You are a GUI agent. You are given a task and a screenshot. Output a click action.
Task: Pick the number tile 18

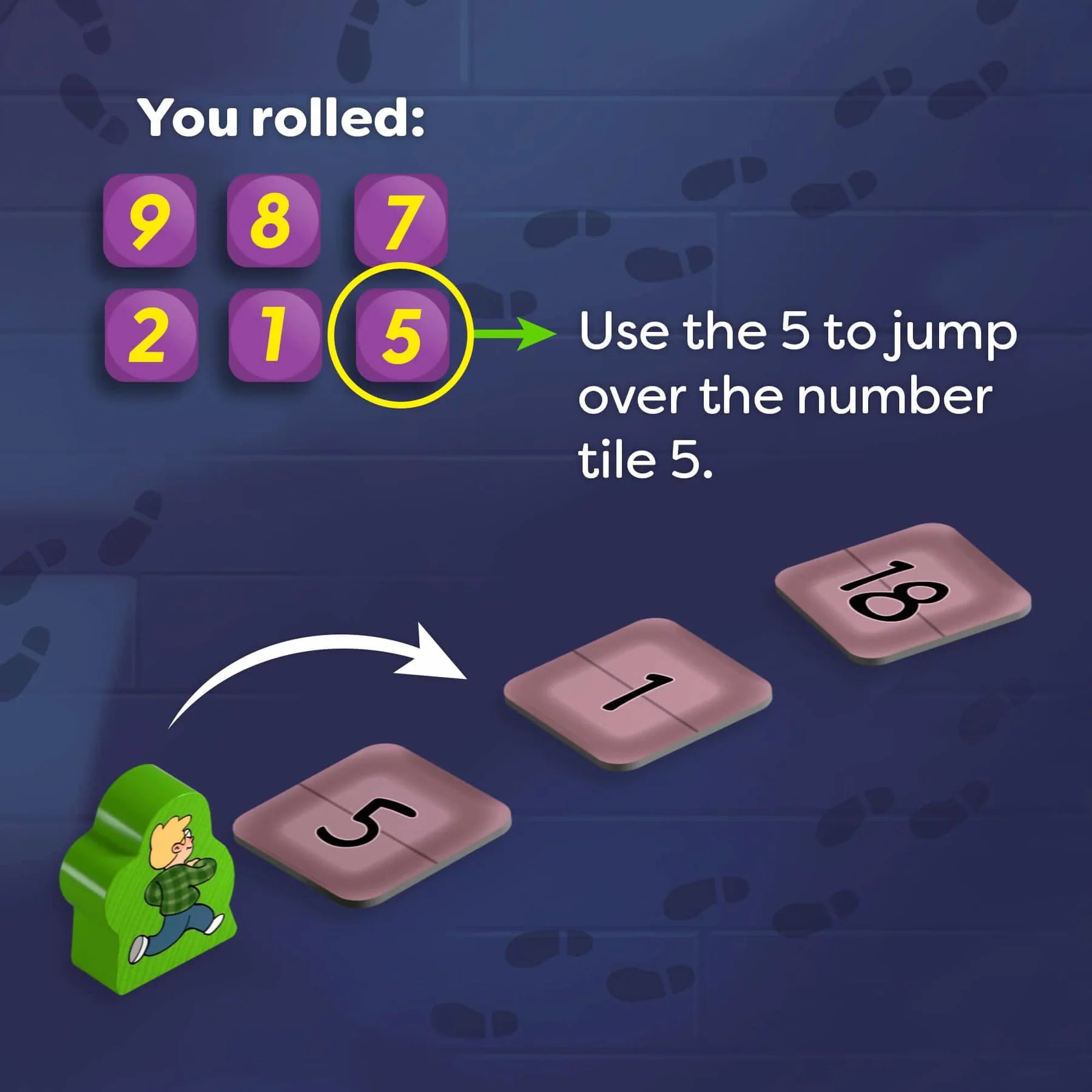(902, 591)
